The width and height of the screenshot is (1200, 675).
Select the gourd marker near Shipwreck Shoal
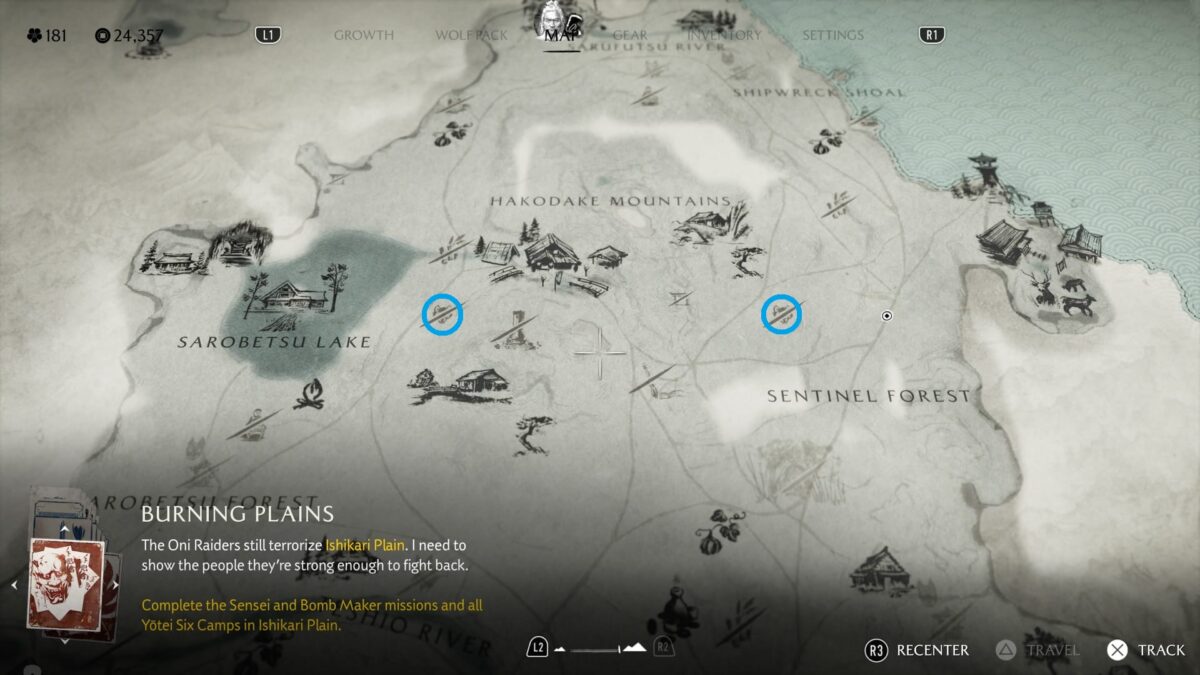tap(822, 143)
